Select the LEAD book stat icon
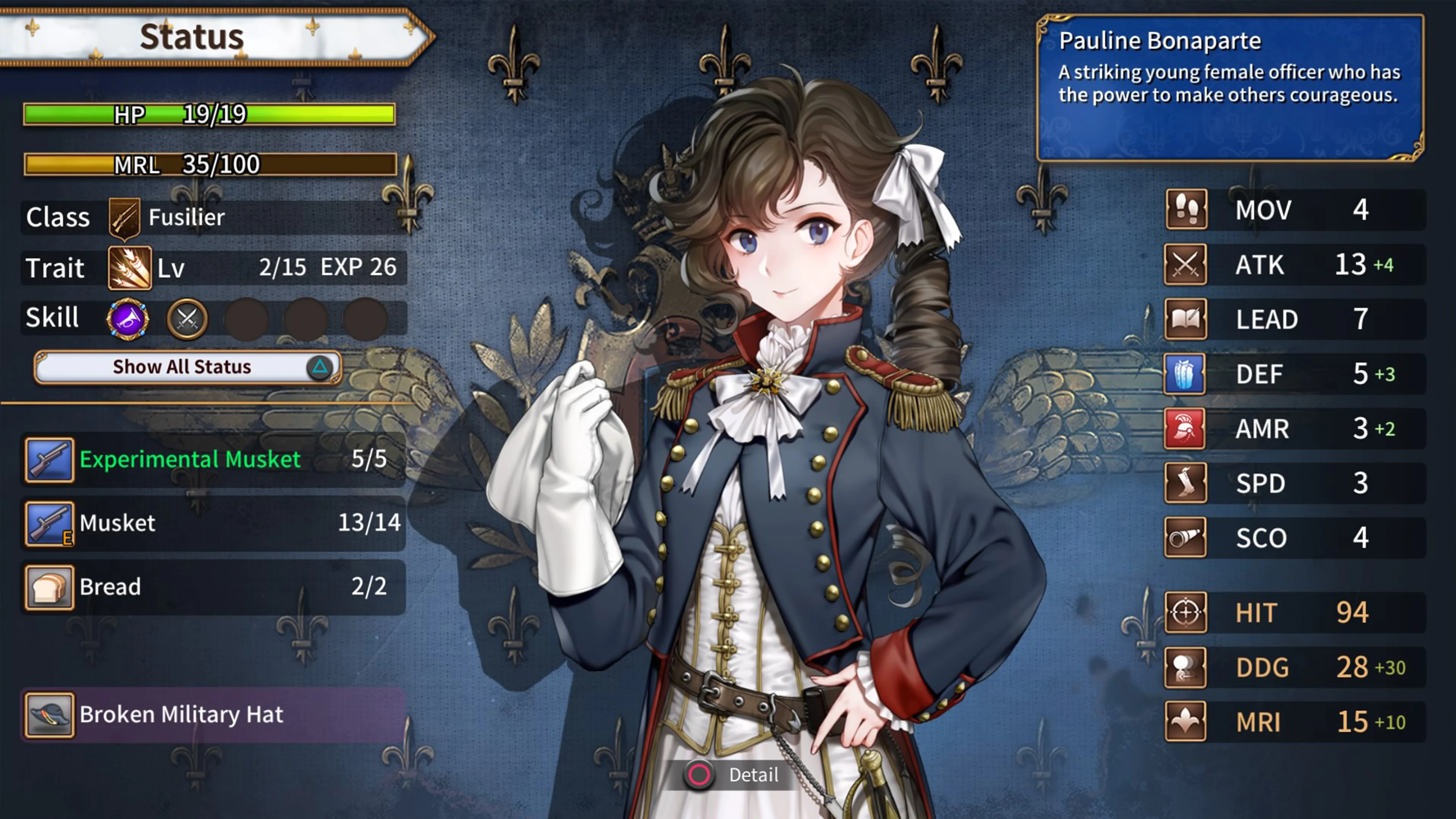 [1186, 319]
